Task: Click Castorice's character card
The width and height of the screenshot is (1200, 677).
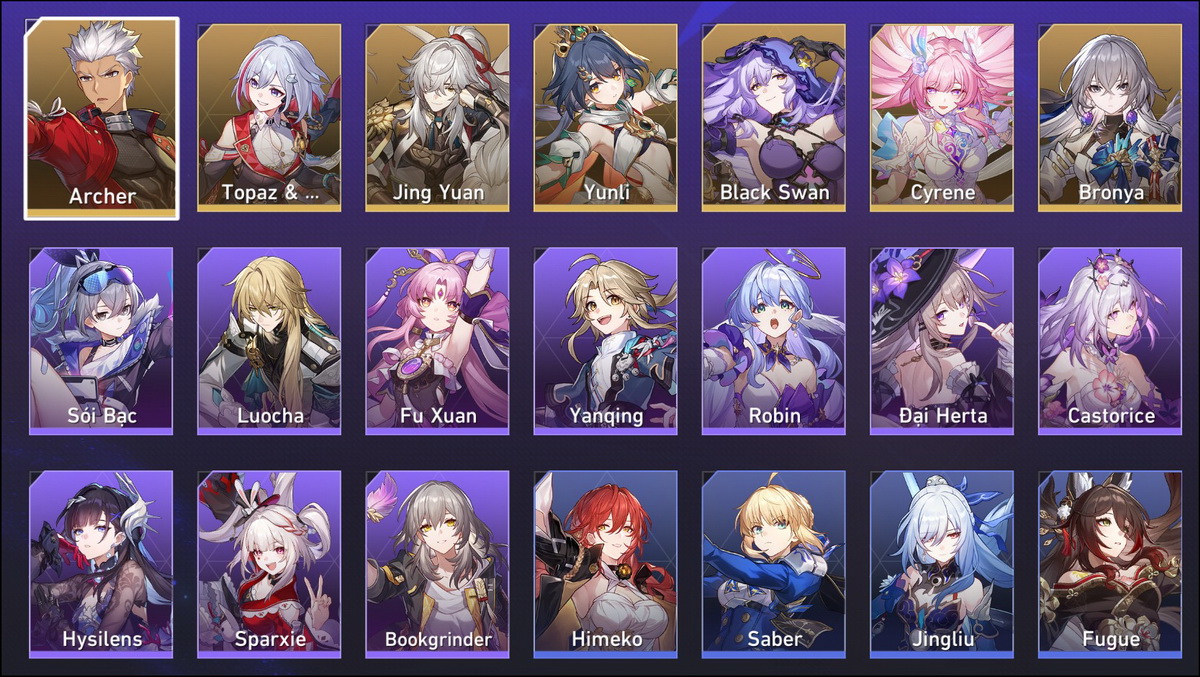Action: 1110,341
